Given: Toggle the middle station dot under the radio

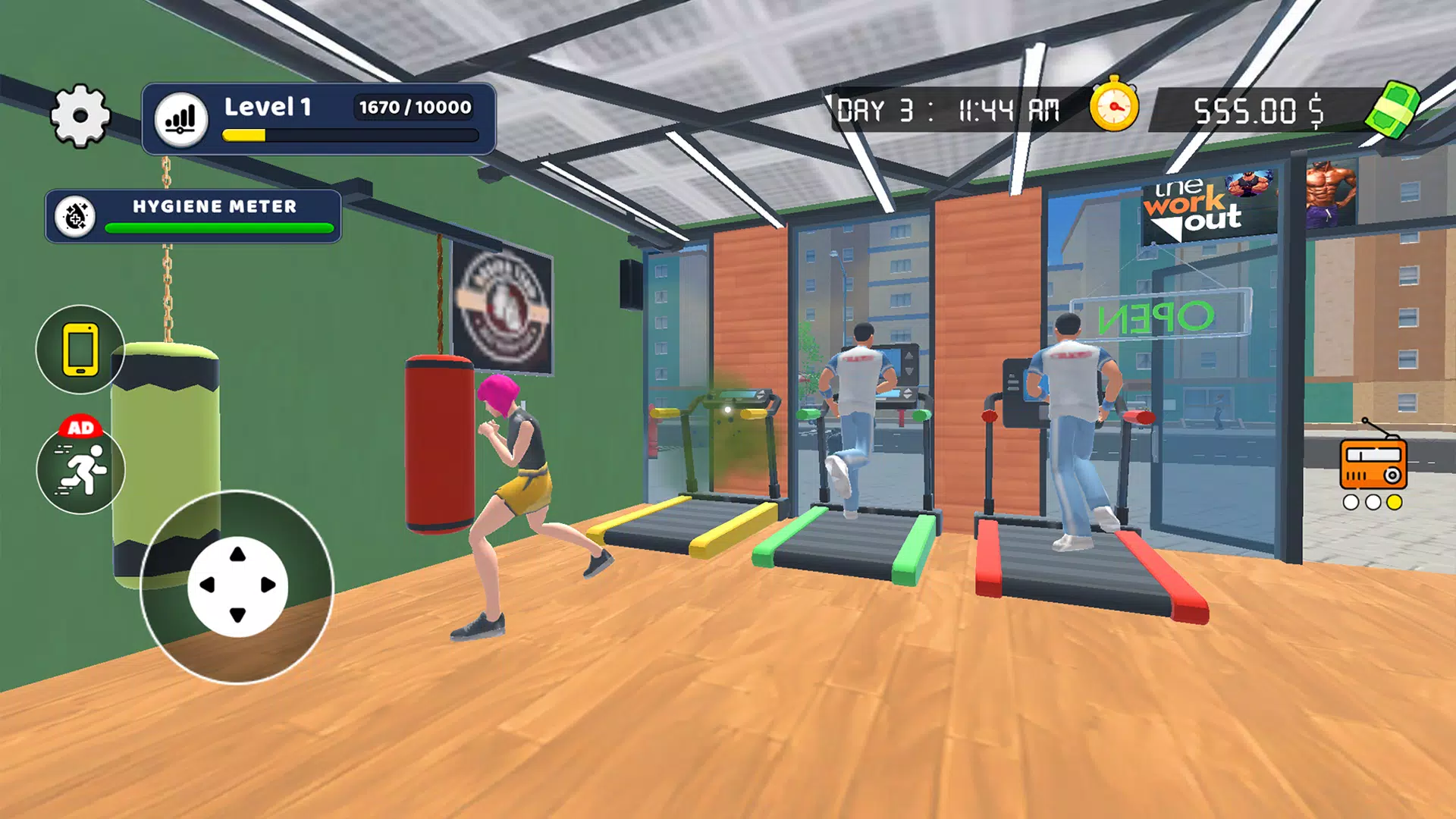Looking at the screenshot, I should [1373, 502].
